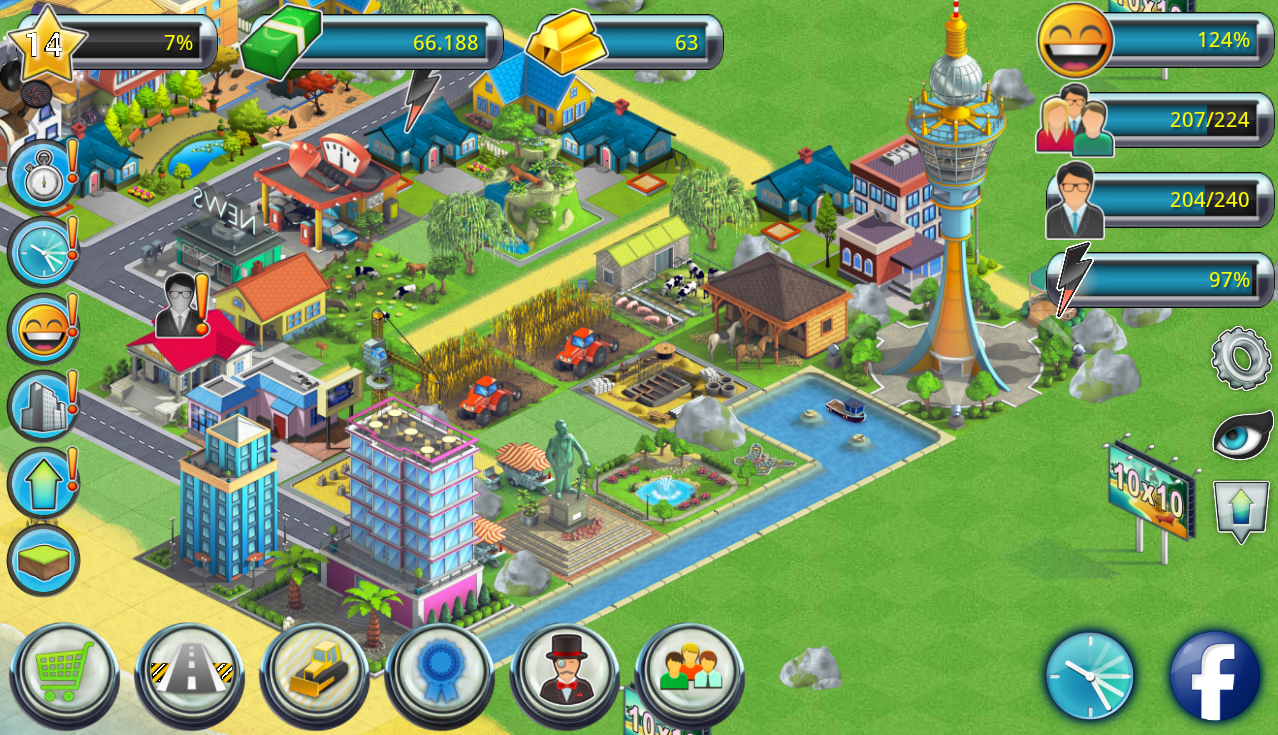The image size is (1278, 735).
Task: Open the blue ribbon achievements
Action: [440, 674]
